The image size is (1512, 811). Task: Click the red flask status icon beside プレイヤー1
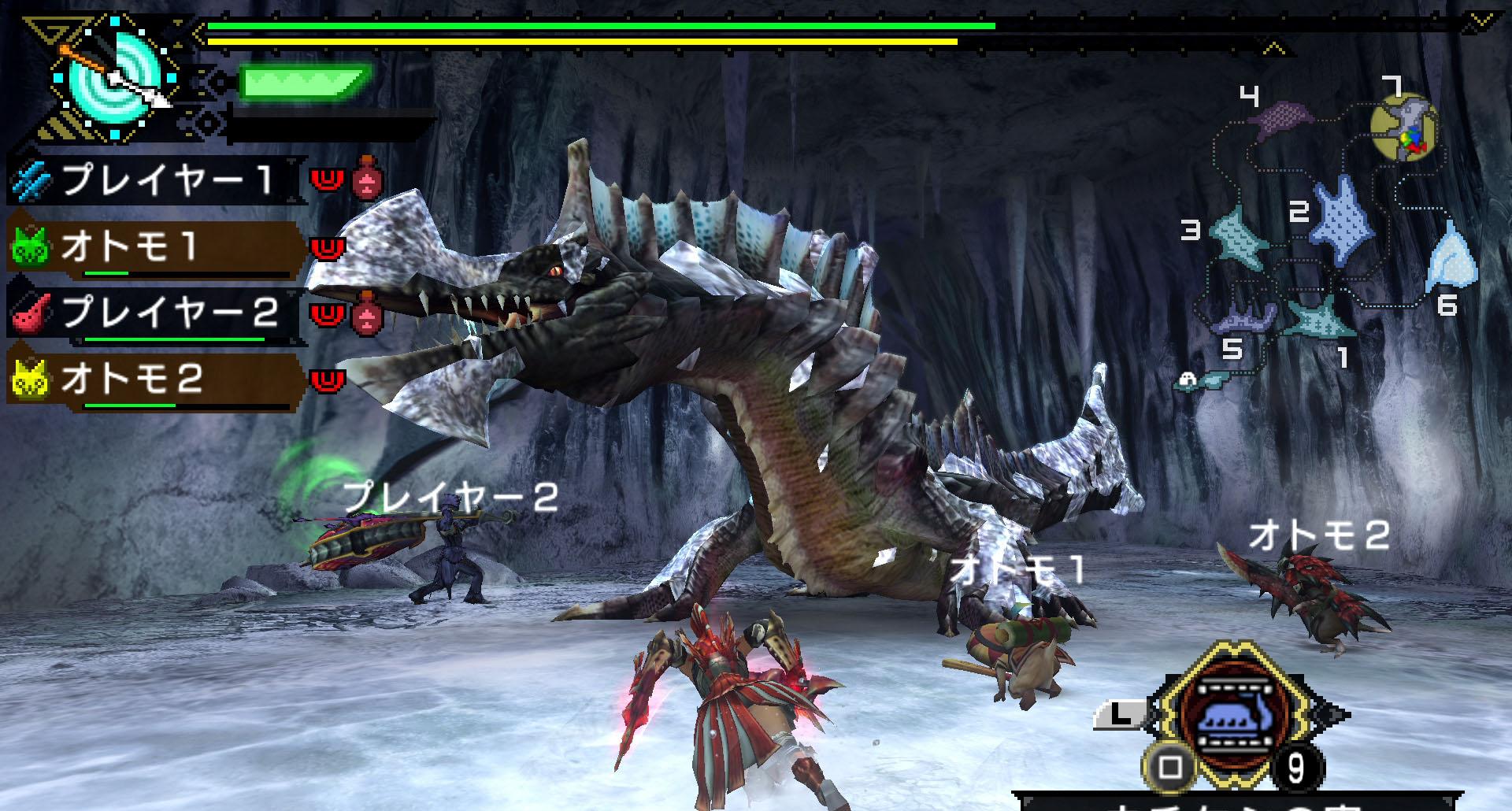367,178
